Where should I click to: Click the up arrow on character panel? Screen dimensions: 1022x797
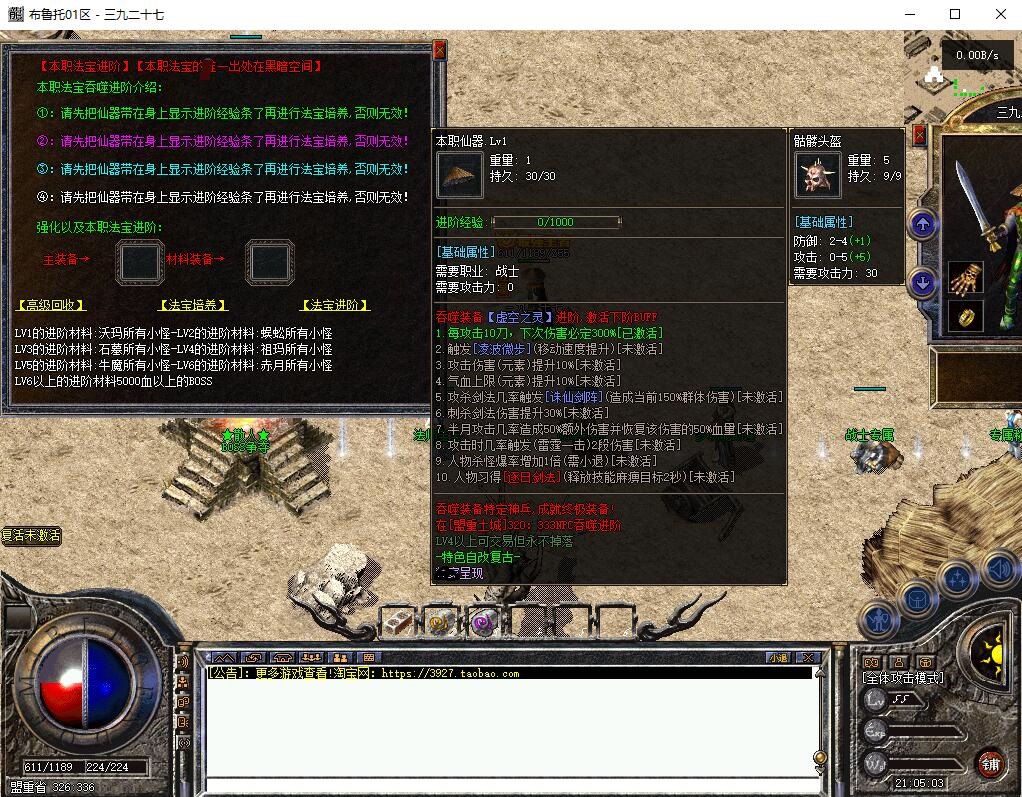(x=922, y=224)
